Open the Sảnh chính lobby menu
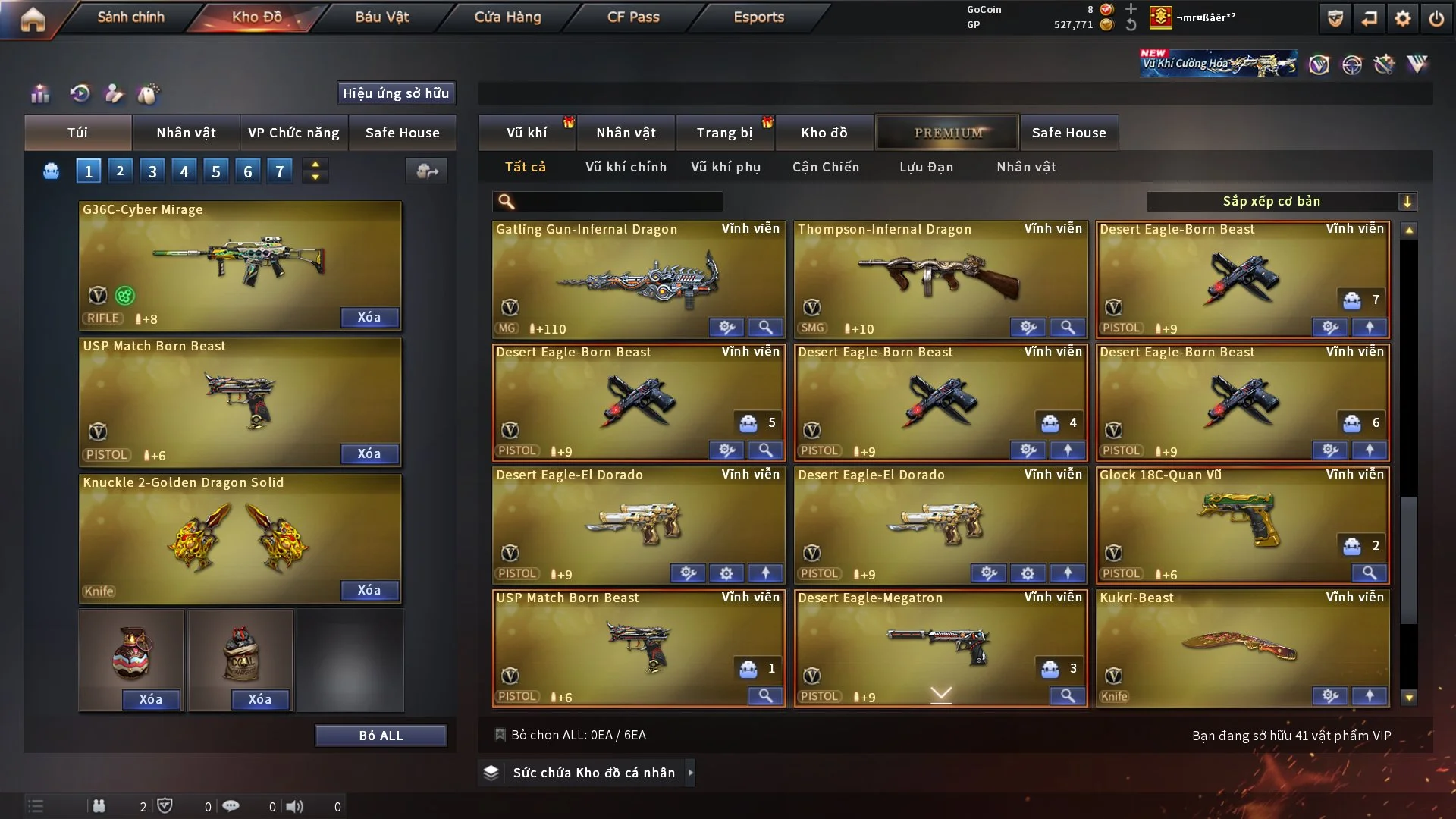The width and height of the screenshot is (1456, 819). point(130,17)
